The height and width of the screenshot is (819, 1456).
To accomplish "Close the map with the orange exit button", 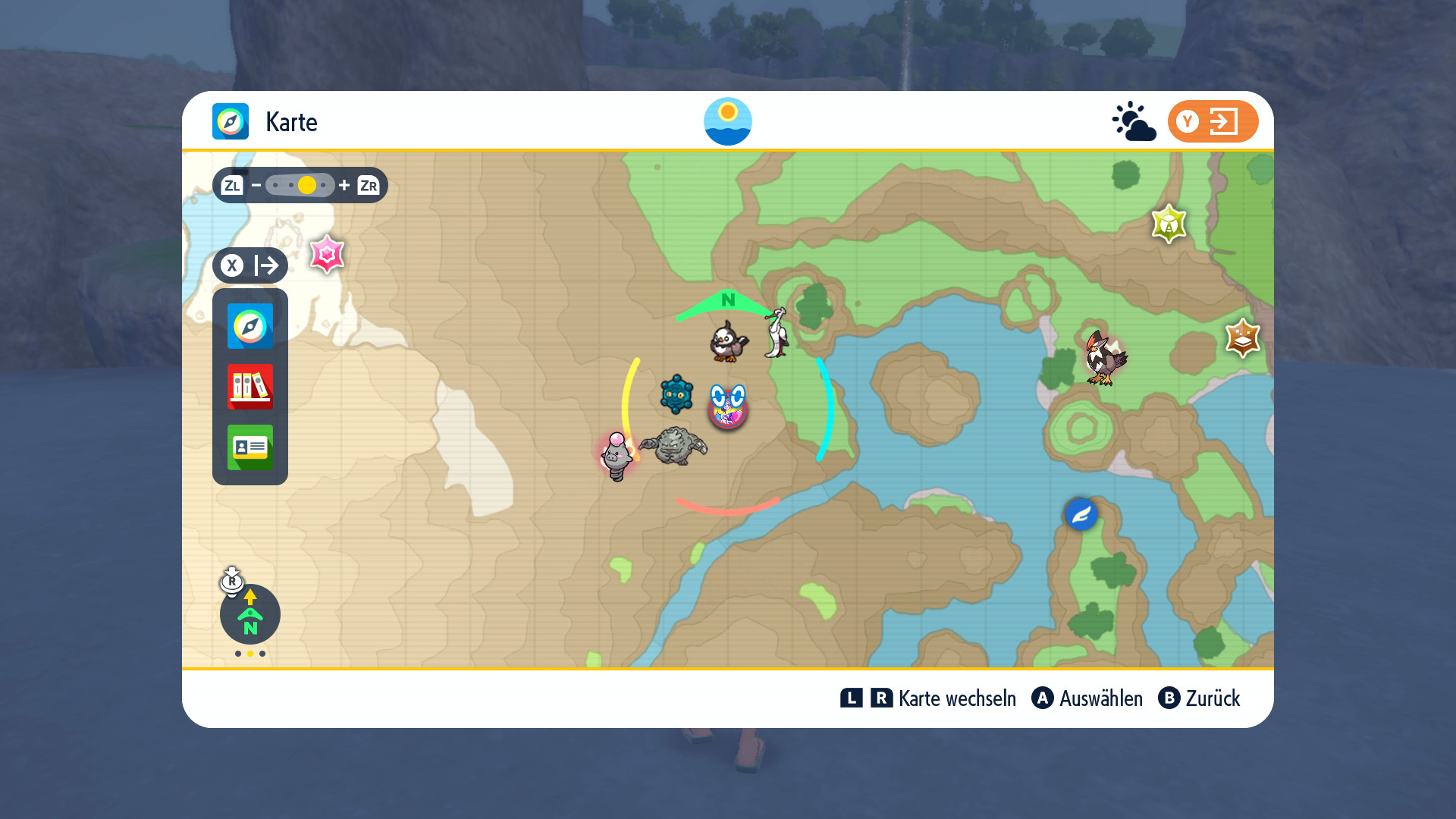I will coord(1212,121).
